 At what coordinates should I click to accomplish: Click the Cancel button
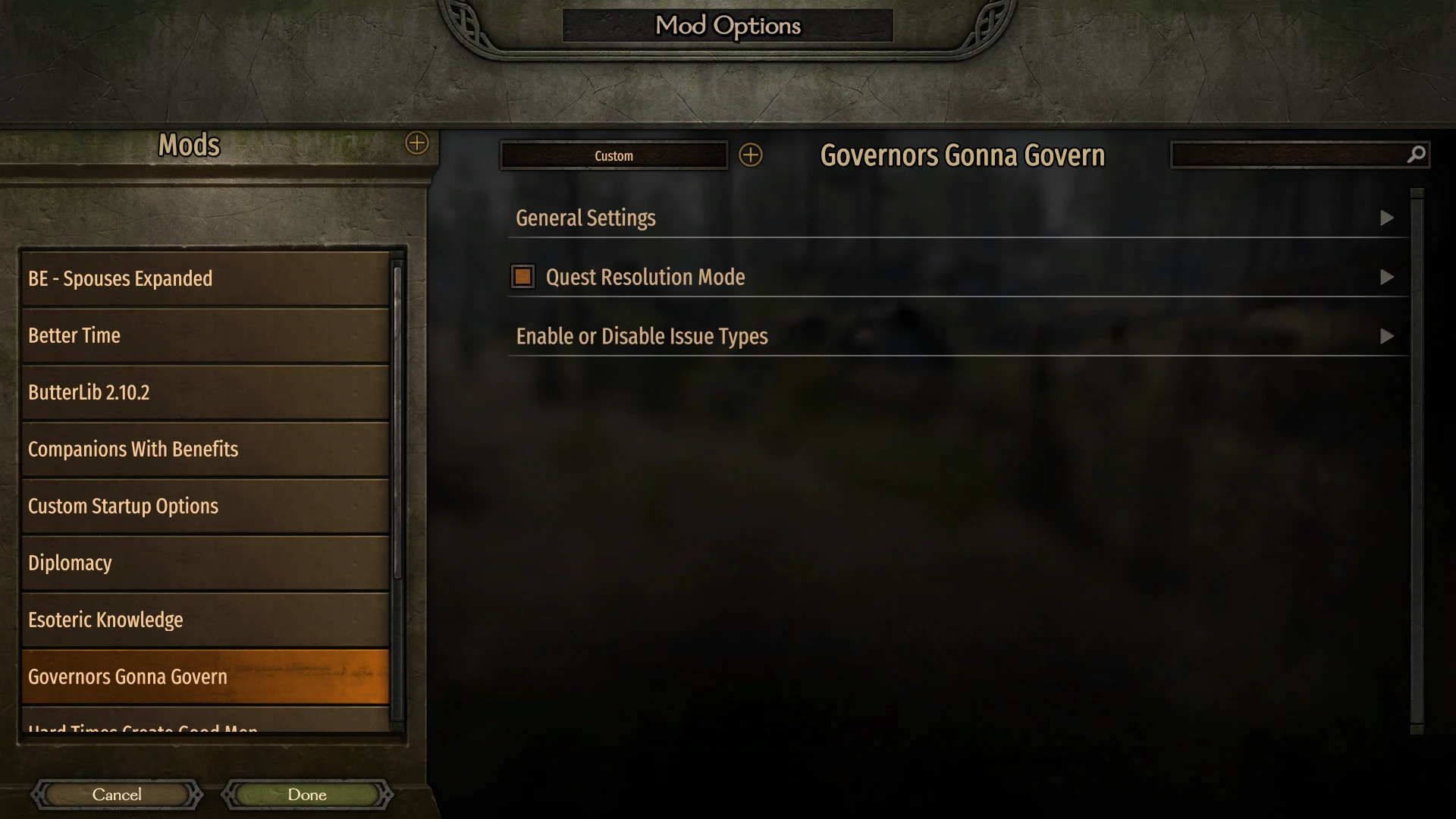pyautogui.click(x=116, y=794)
